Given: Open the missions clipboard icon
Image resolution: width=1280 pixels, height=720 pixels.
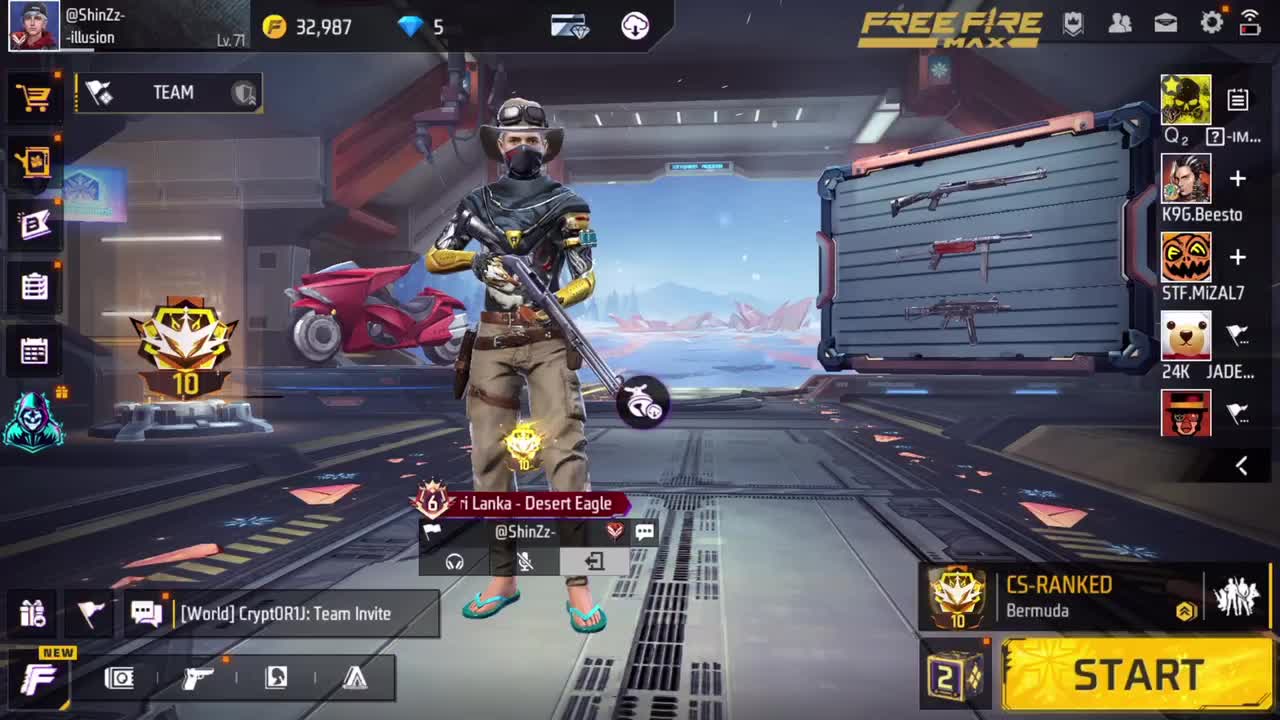Looking at the screenshot, I should point(34,287).
